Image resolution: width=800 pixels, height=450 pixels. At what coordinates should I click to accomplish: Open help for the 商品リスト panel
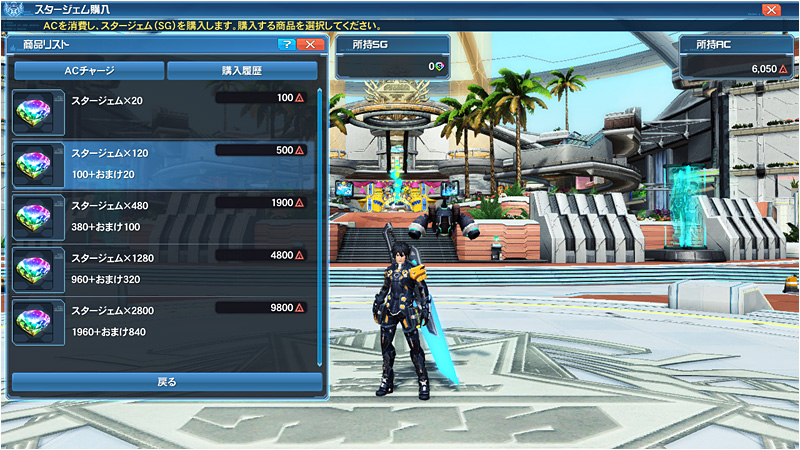click(x=287, y=45)
